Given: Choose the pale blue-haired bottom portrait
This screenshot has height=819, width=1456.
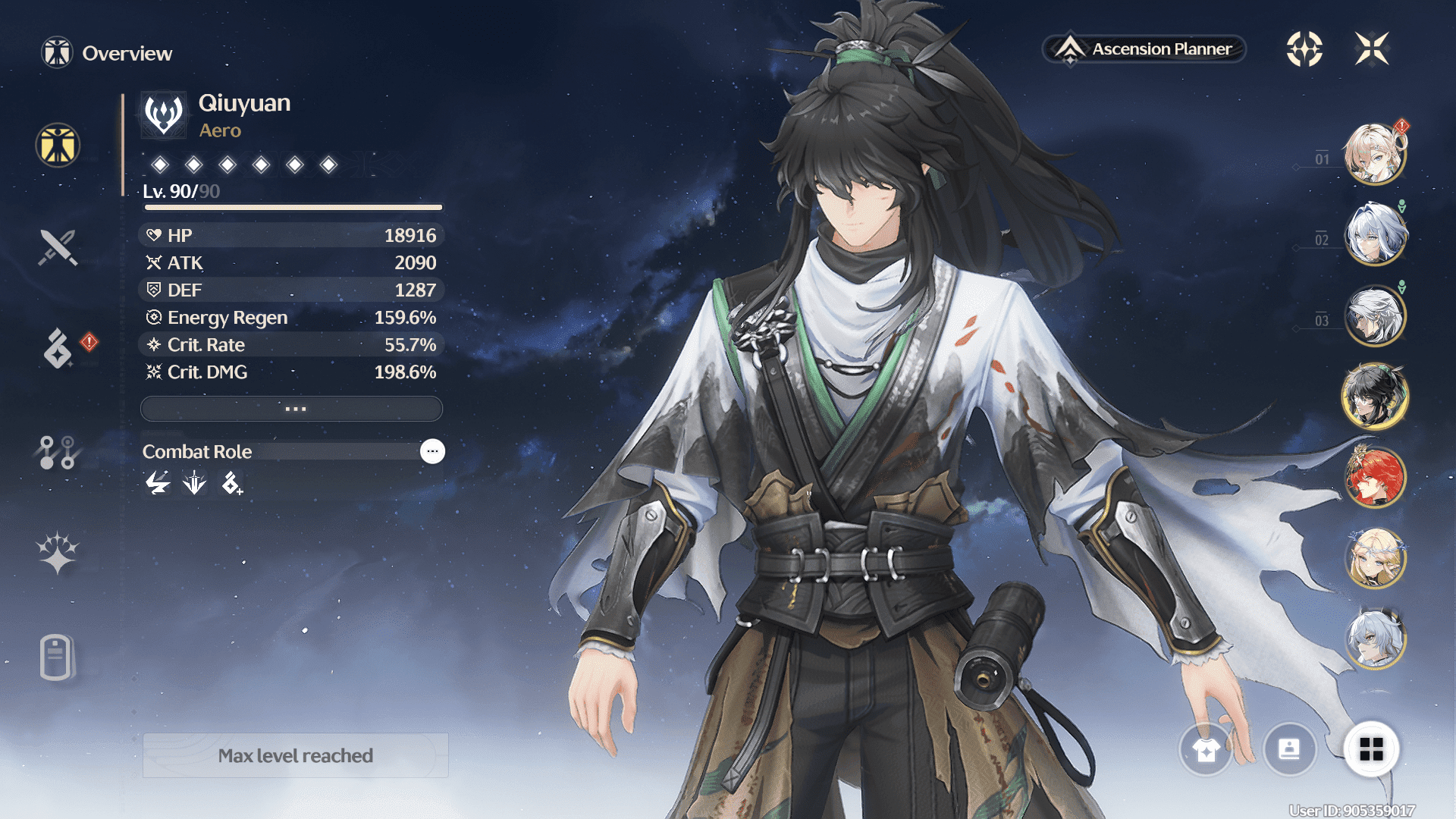Looking at the screenshot, I should coord(1374,639).
